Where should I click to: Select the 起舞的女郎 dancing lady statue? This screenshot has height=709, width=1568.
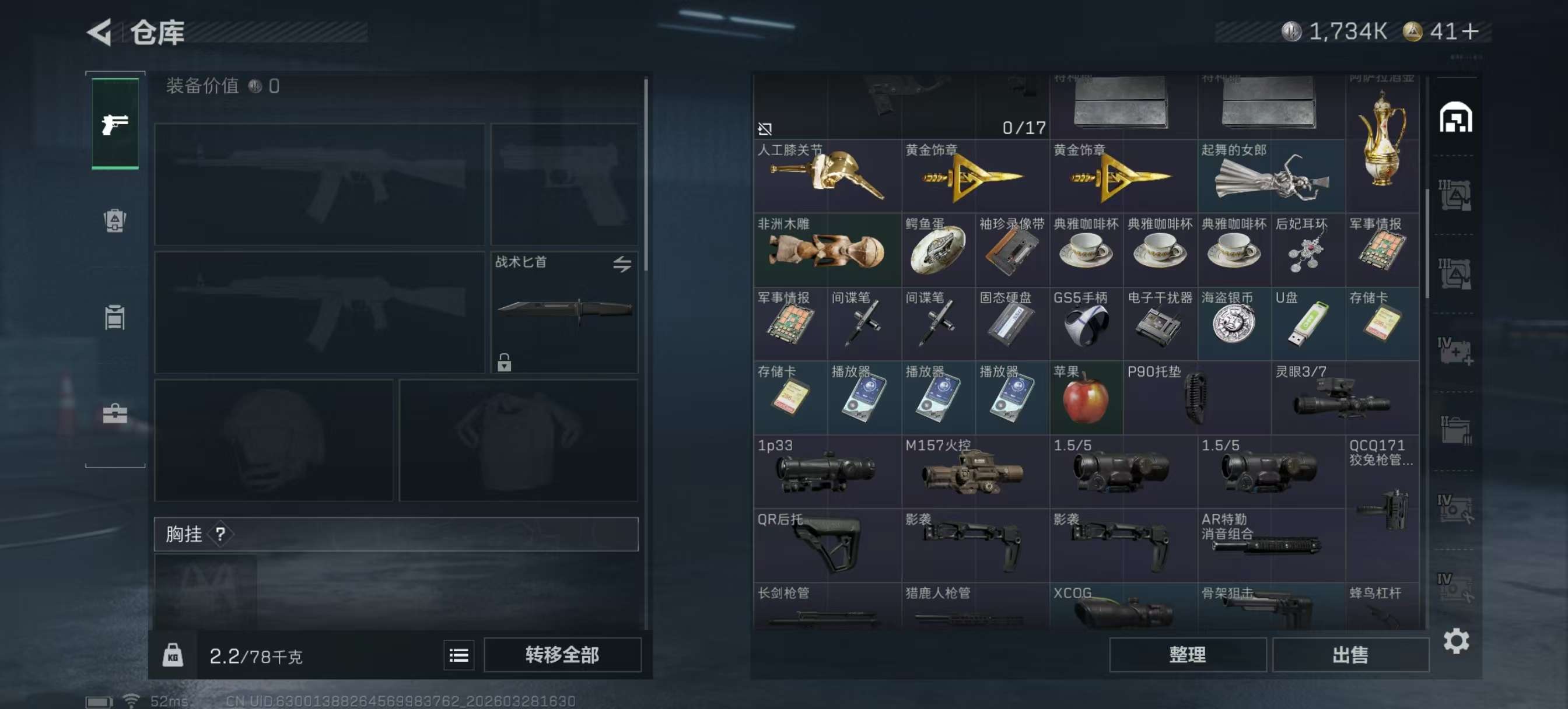click(1270, 177)
